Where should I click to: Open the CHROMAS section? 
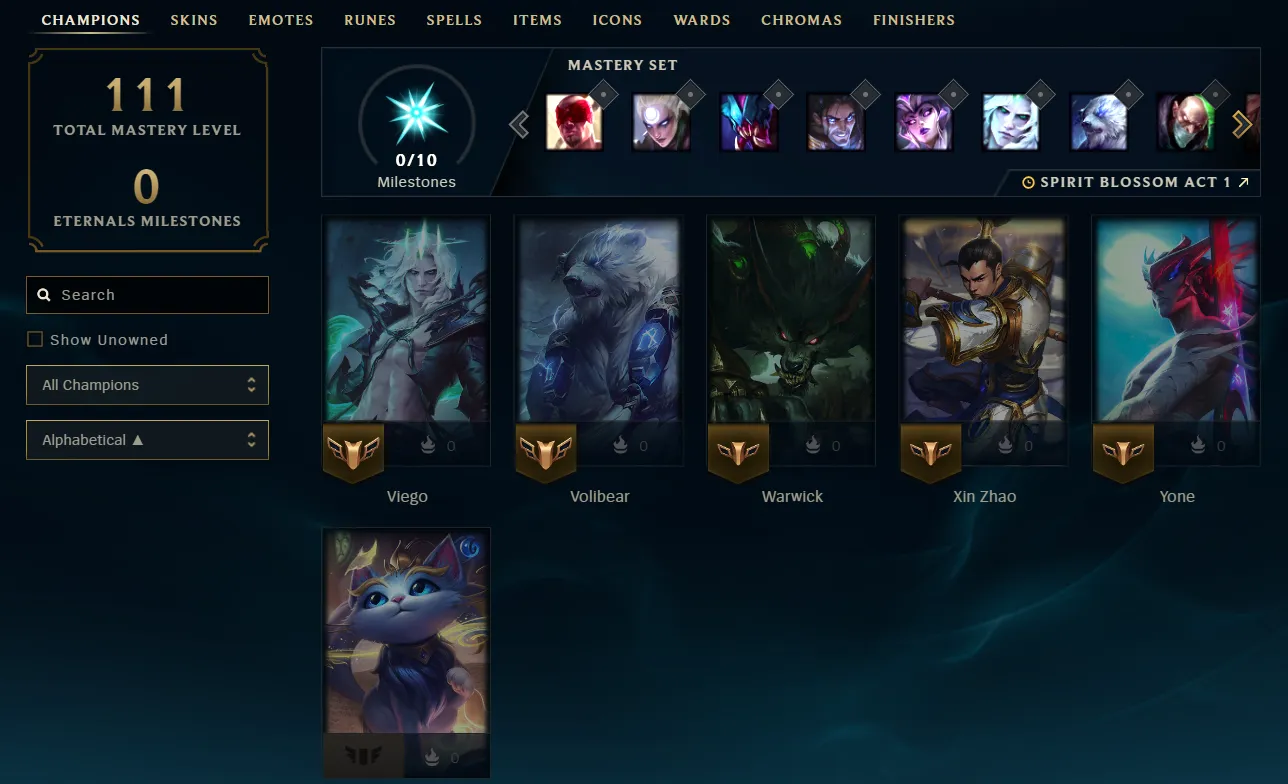click(801, 20)
